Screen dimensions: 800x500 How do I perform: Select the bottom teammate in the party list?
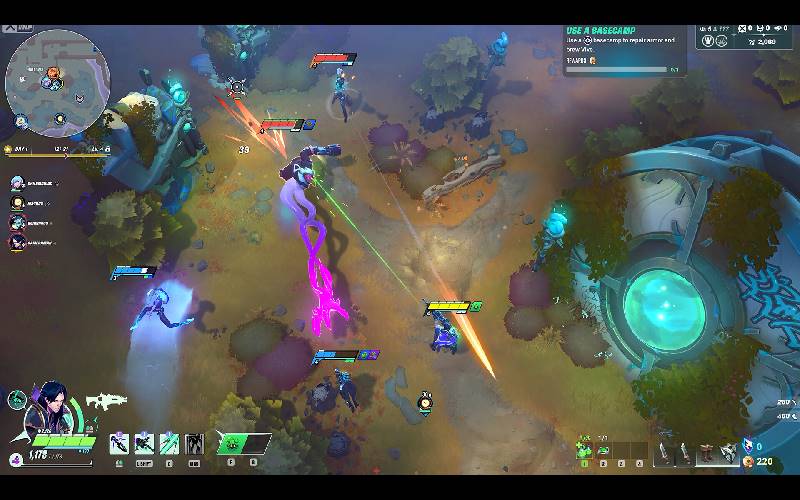click(18, 242)
